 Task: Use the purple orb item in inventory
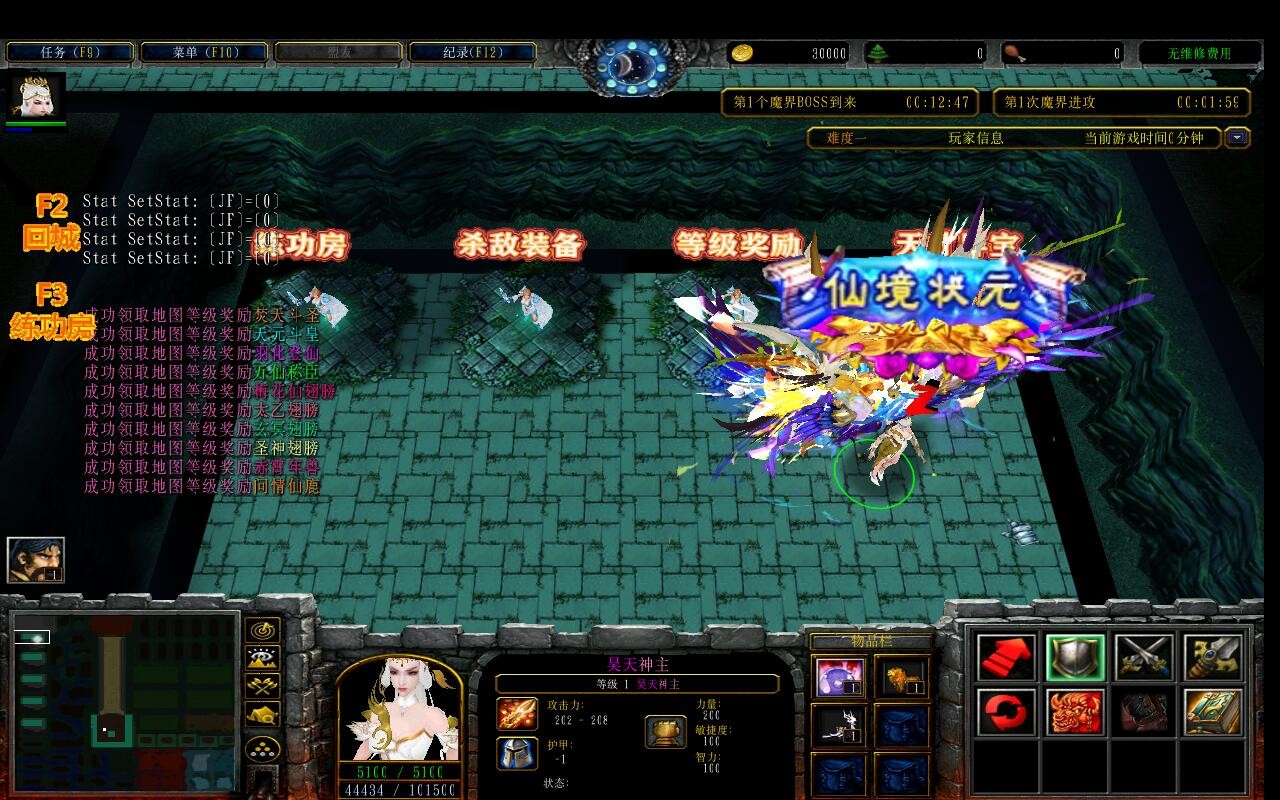[x=839, y=677]
